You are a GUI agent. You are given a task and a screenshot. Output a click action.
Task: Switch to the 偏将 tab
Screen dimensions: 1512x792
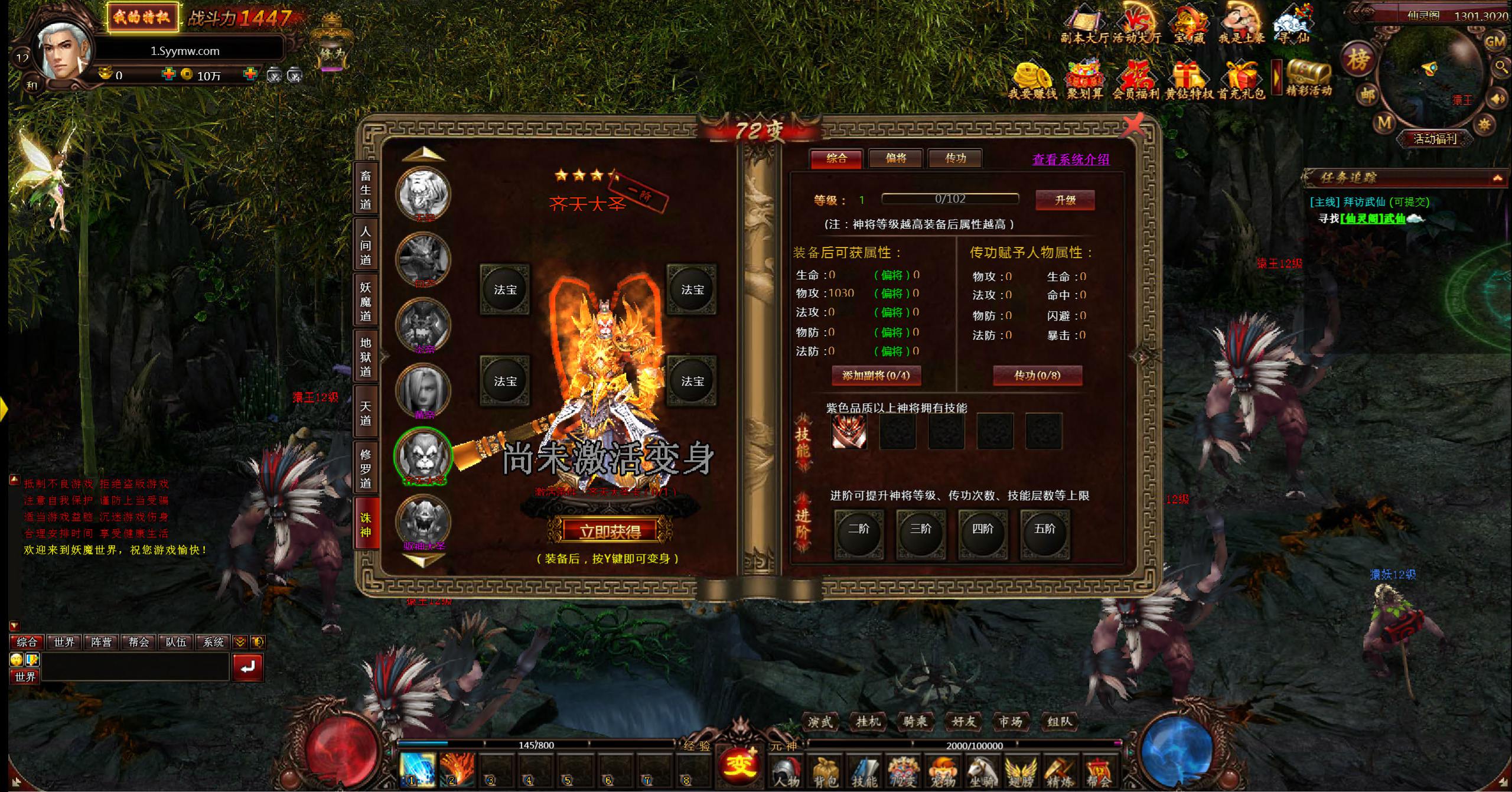point(895,158)
